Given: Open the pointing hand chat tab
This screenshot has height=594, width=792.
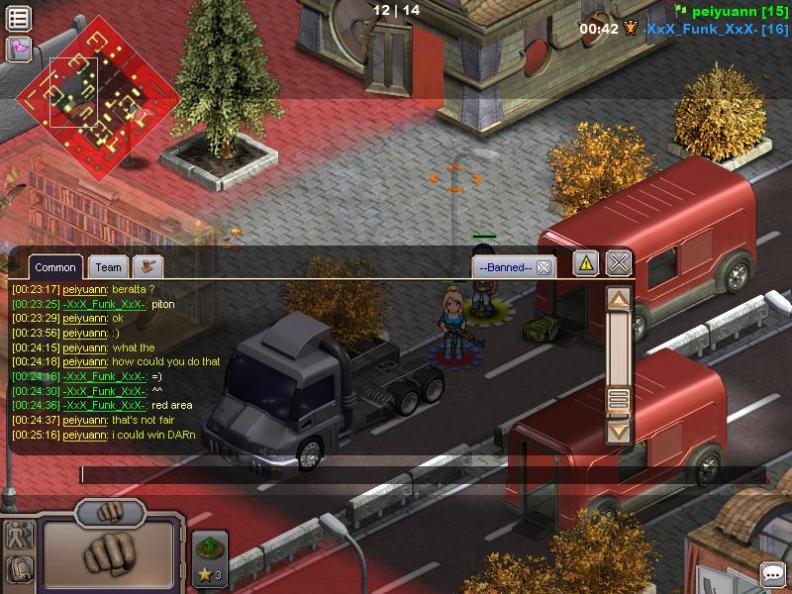Looking at the screenshot, I should click(148, 266).
